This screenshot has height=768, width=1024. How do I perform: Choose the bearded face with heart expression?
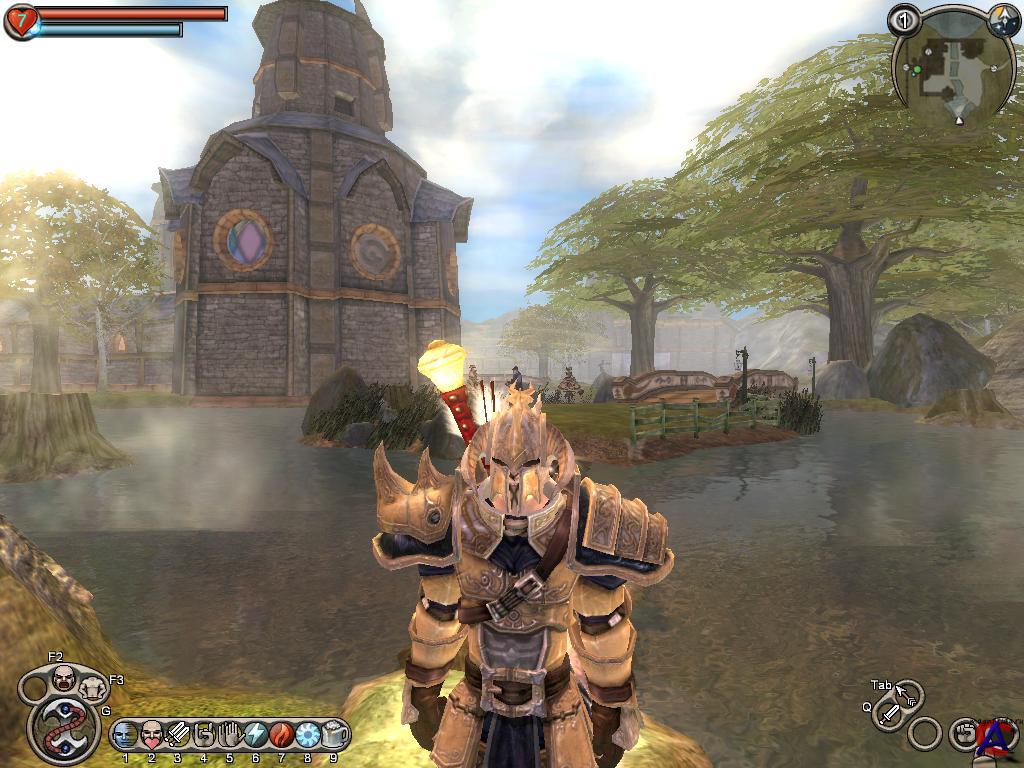tap(151, 735)
